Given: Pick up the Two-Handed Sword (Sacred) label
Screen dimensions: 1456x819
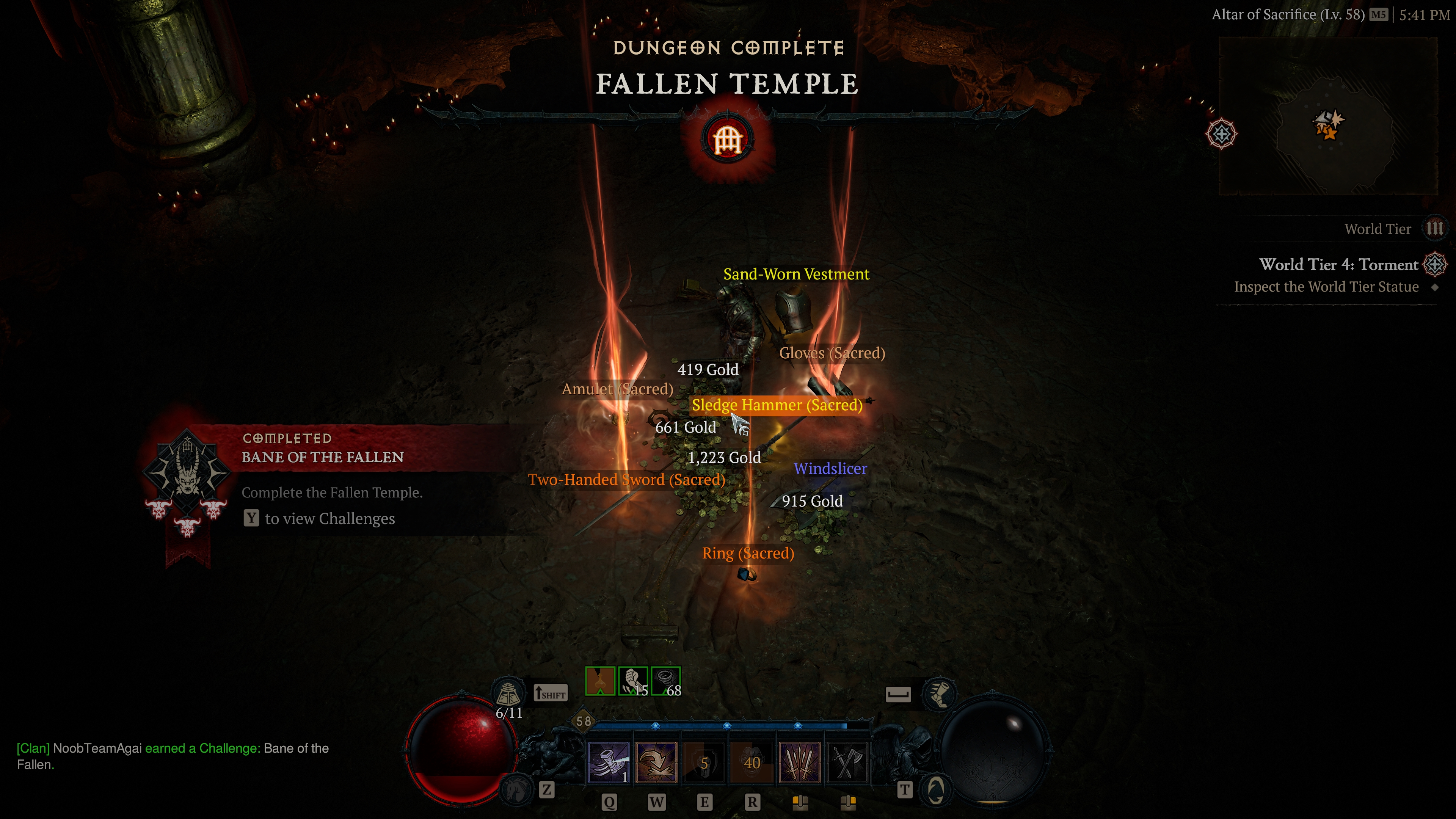Looking at the screenshot, I should pos(626,480).
